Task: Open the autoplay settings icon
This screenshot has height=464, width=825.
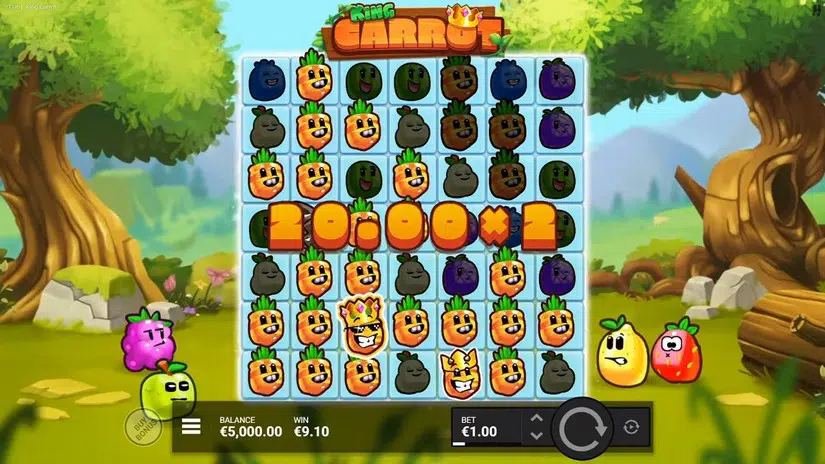Action: point(631,427)
